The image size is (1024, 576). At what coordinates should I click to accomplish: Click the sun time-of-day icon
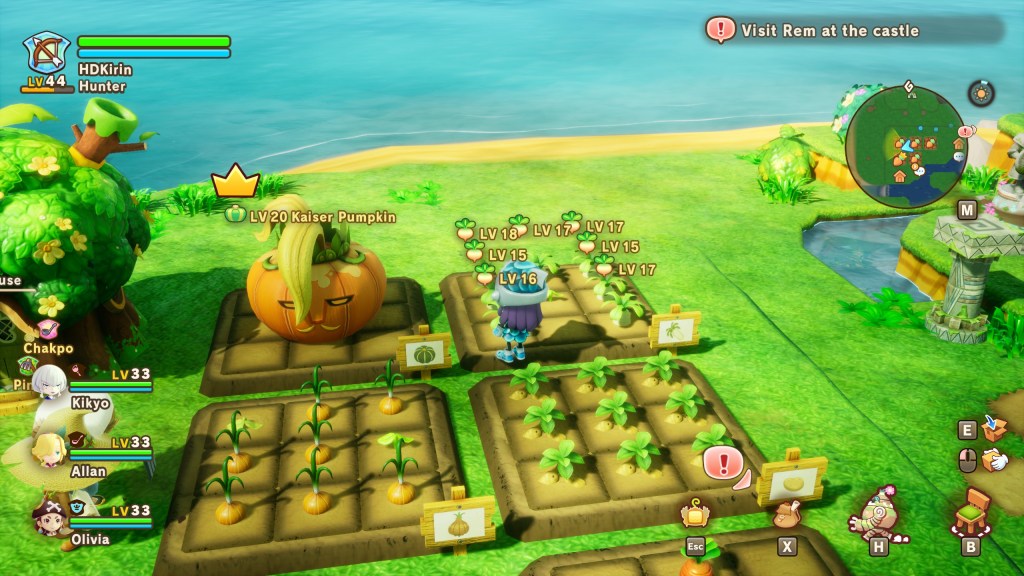click(x=981, y=93)
